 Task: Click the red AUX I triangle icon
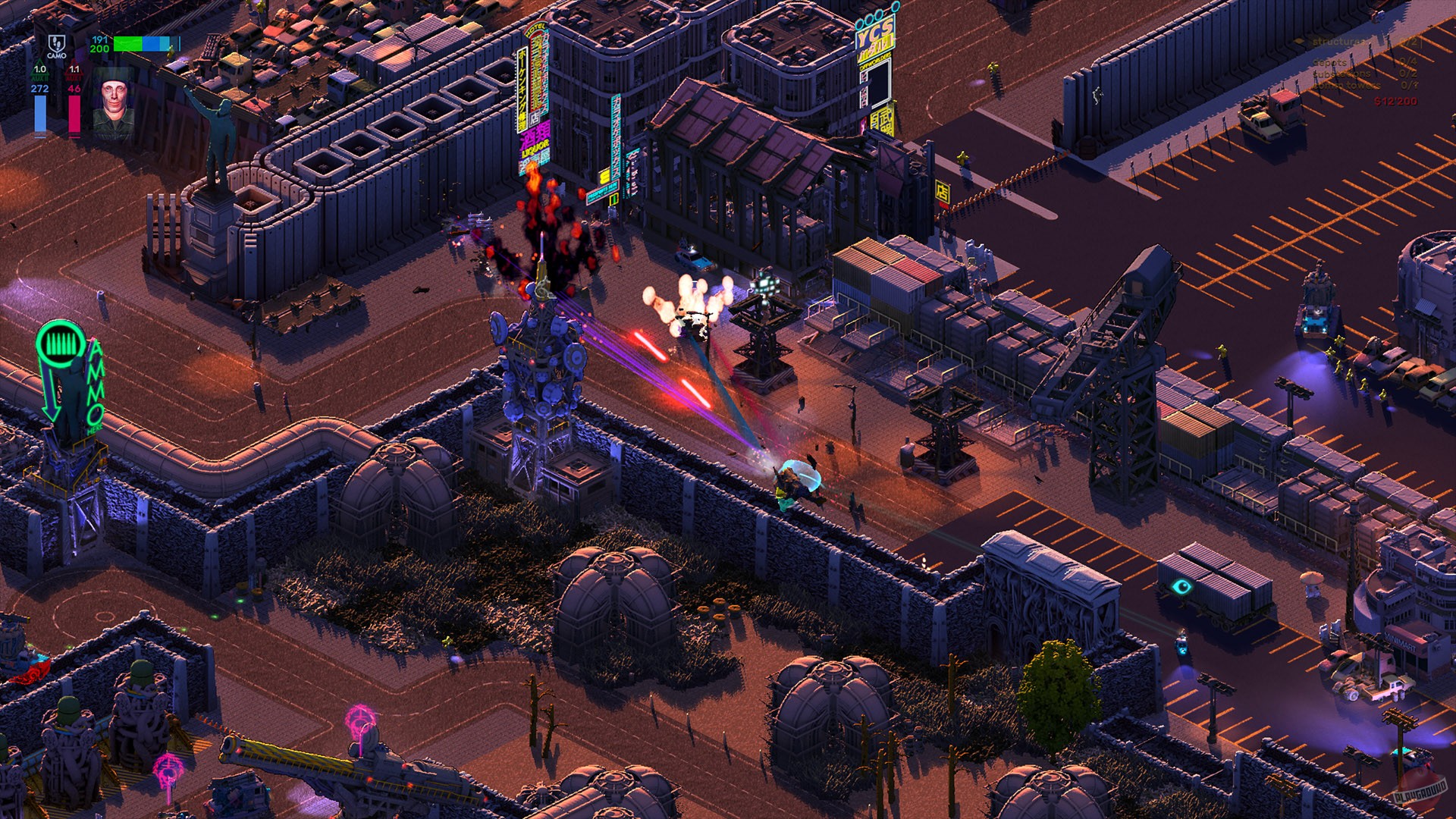74,70
